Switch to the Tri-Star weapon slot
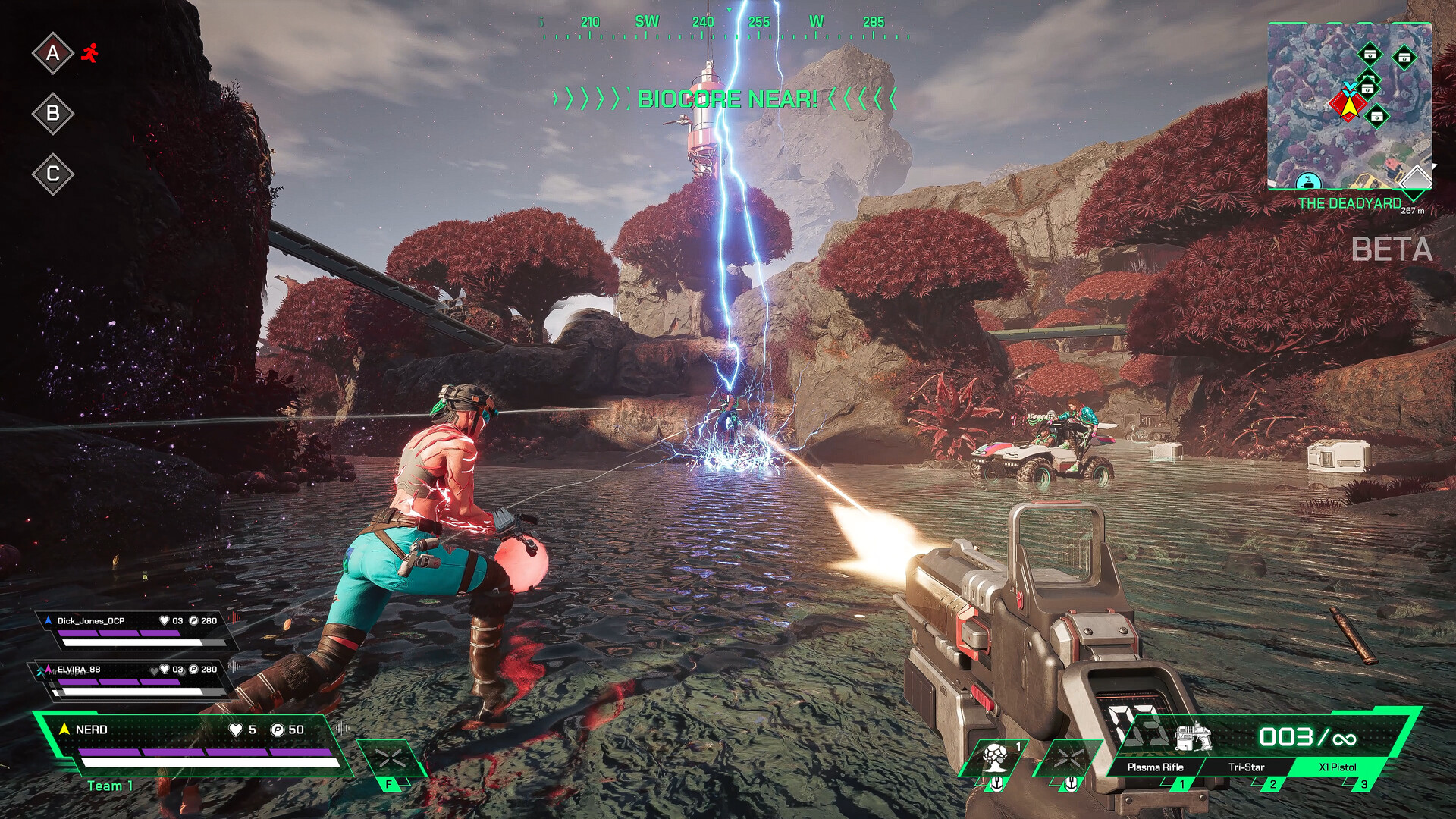1456x819 pixels. pyautogui.click(x=1246, y=767)
